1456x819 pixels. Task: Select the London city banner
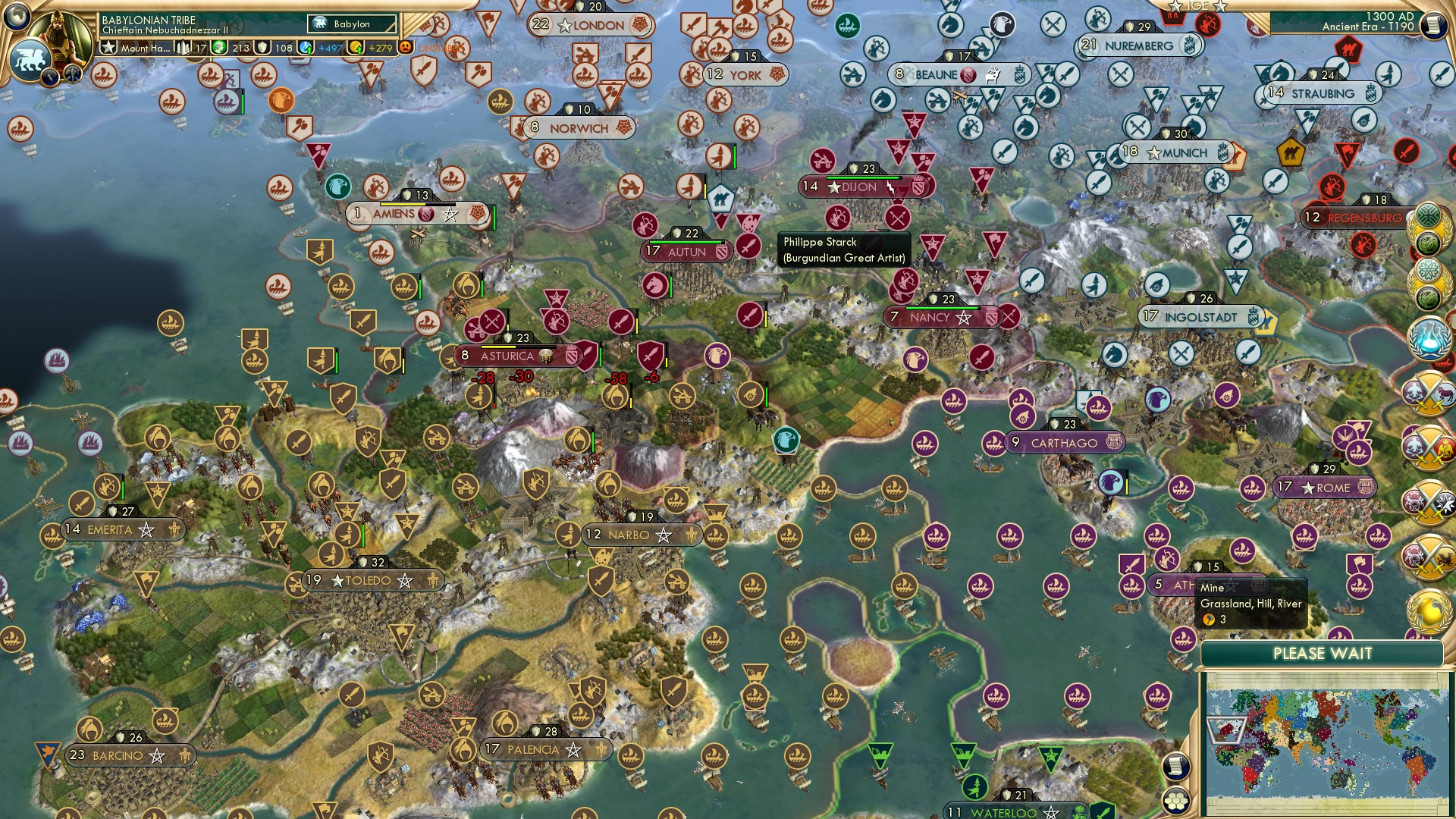point(591,25)
